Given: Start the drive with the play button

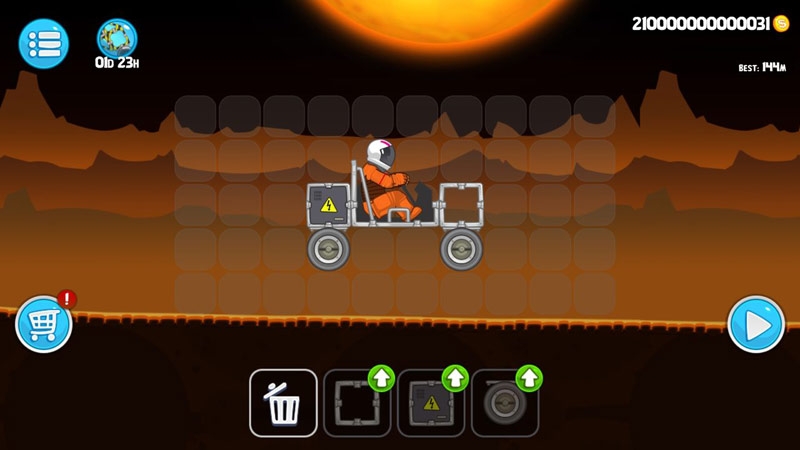Looking at the screenshot, I should coord(756,325).
